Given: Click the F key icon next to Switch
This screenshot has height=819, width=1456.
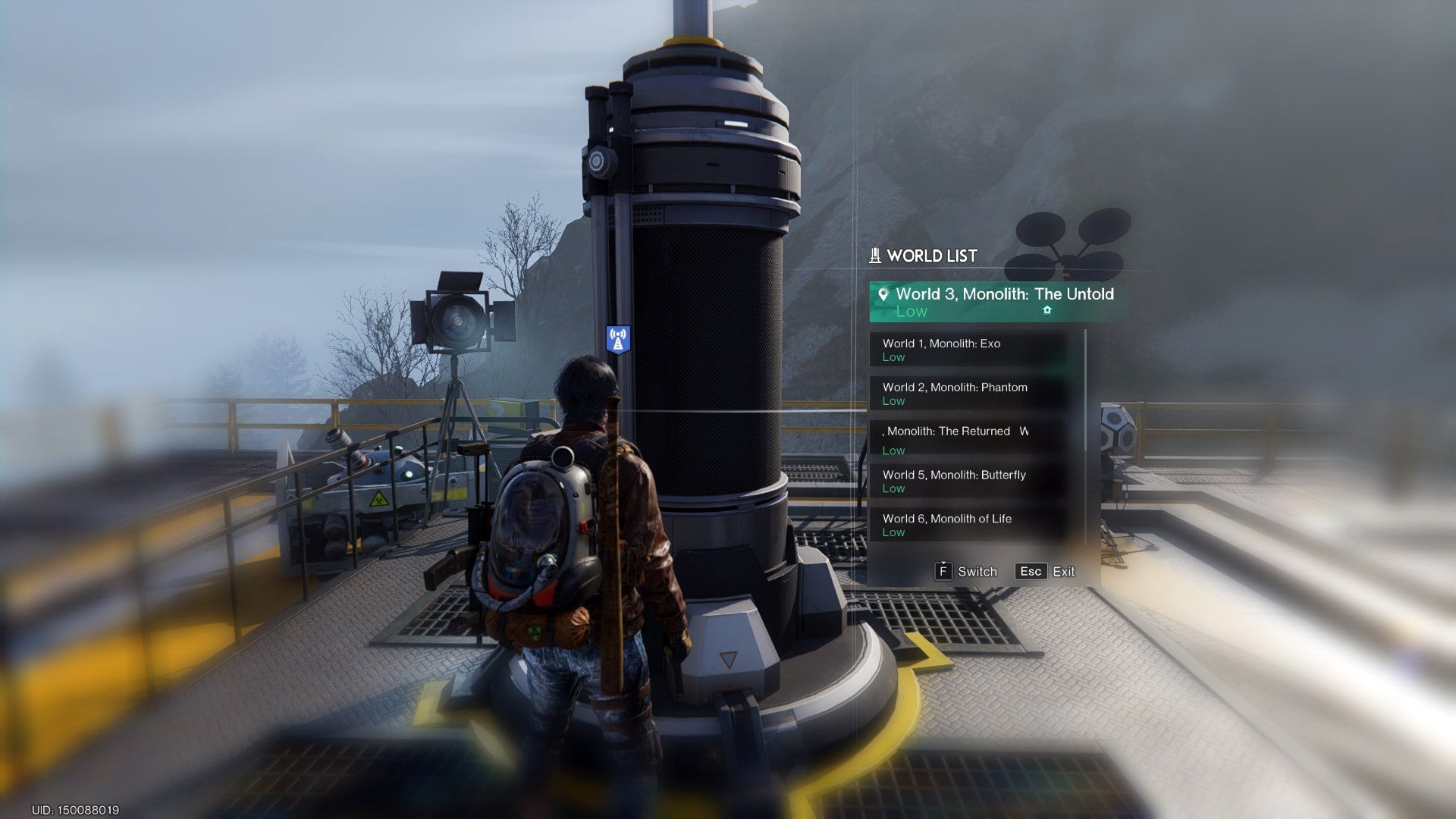Looking at the screenshot, I should point(943,571).
